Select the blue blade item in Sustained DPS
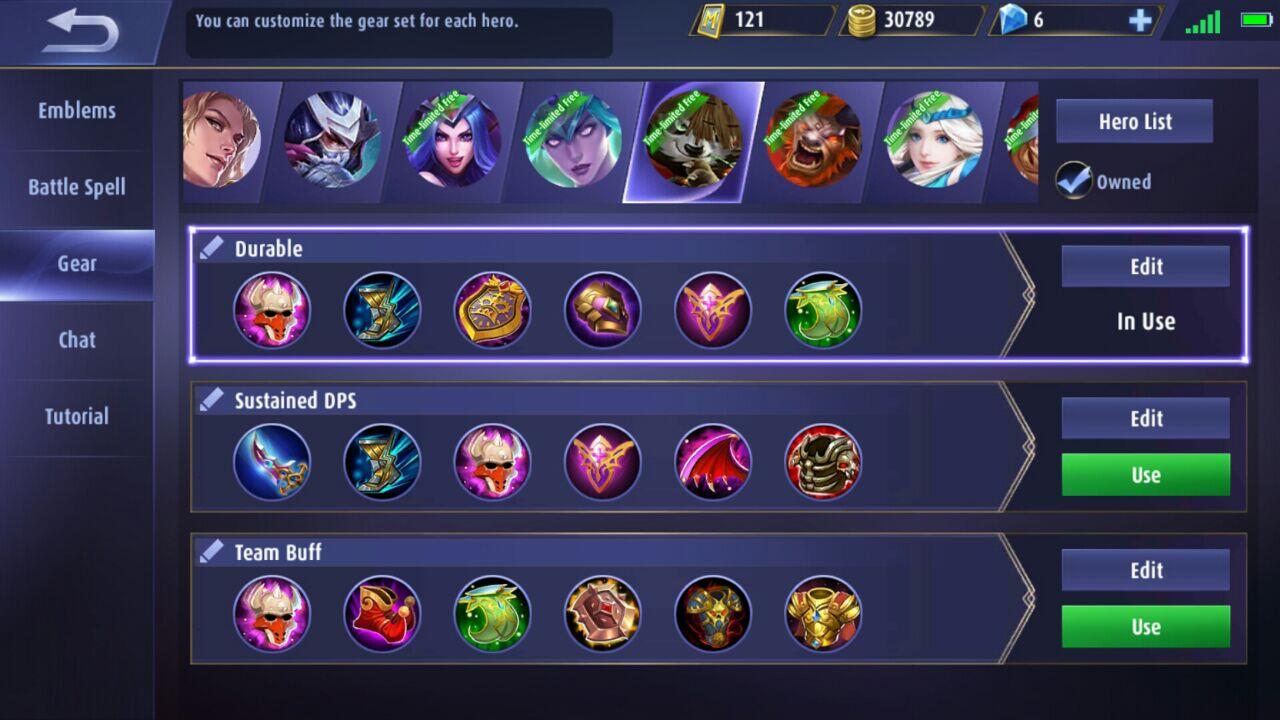The width and height of the screenshot is (1280, 720). pos(272,462)
